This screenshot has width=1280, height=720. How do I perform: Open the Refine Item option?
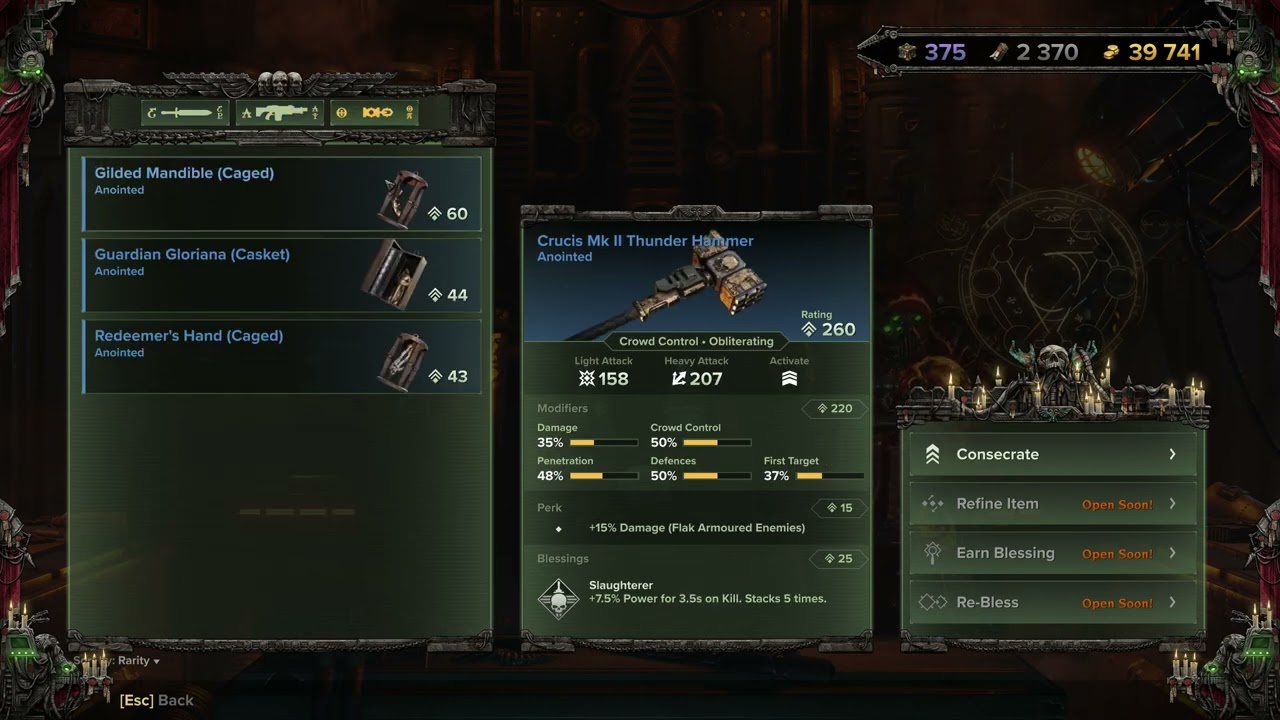[1053, 504]
